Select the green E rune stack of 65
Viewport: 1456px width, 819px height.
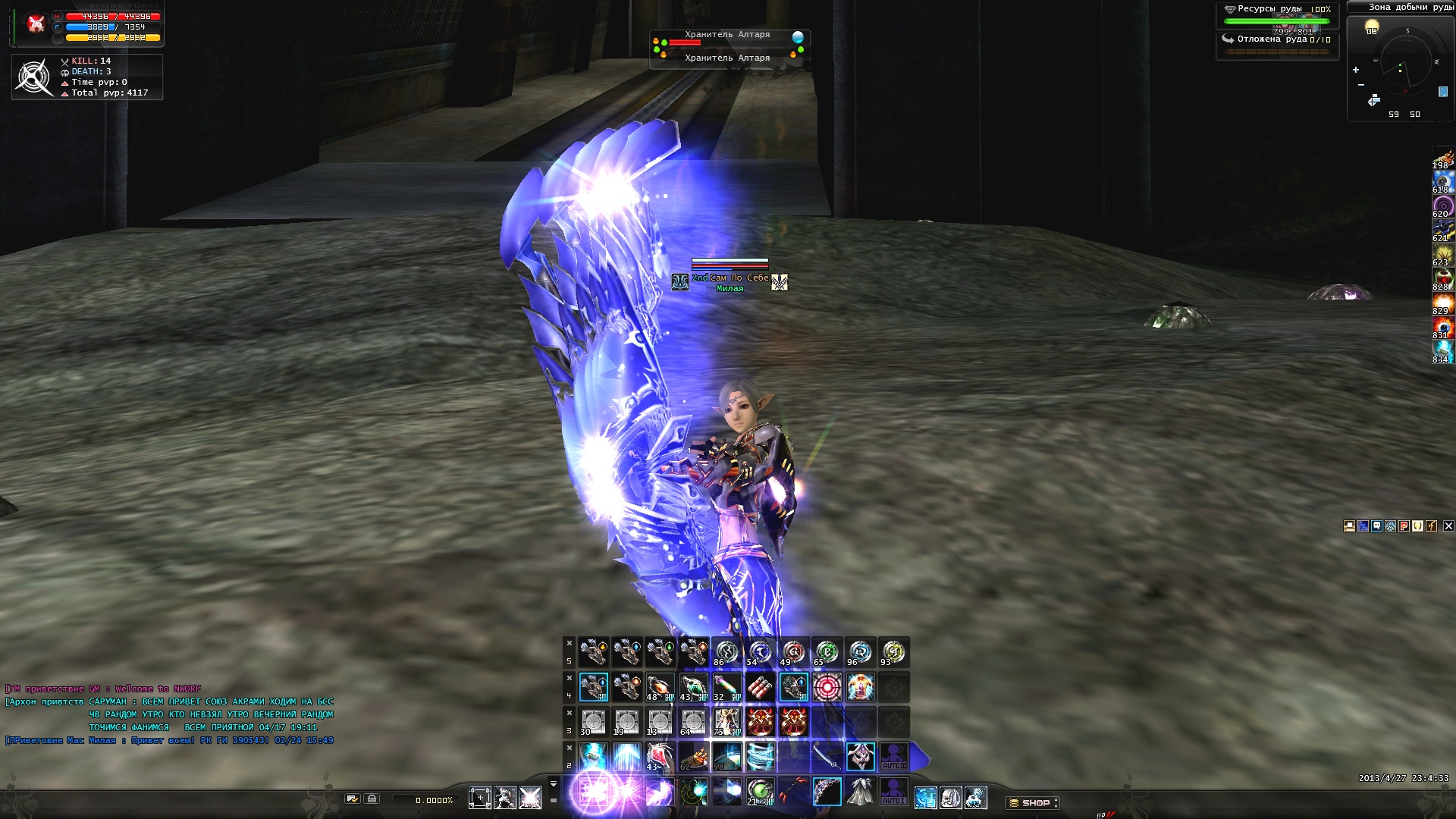click(827, 652)
